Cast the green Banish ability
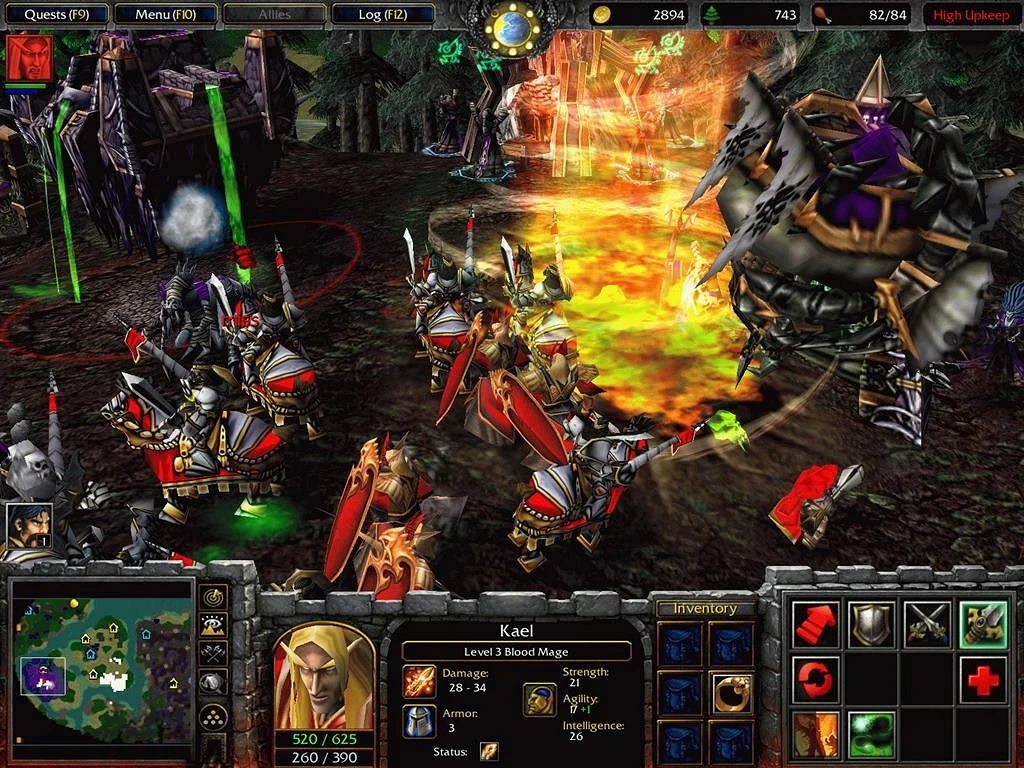Image resolution: width=1024 pixels, height=768 pixels. (x=872, y=735)
